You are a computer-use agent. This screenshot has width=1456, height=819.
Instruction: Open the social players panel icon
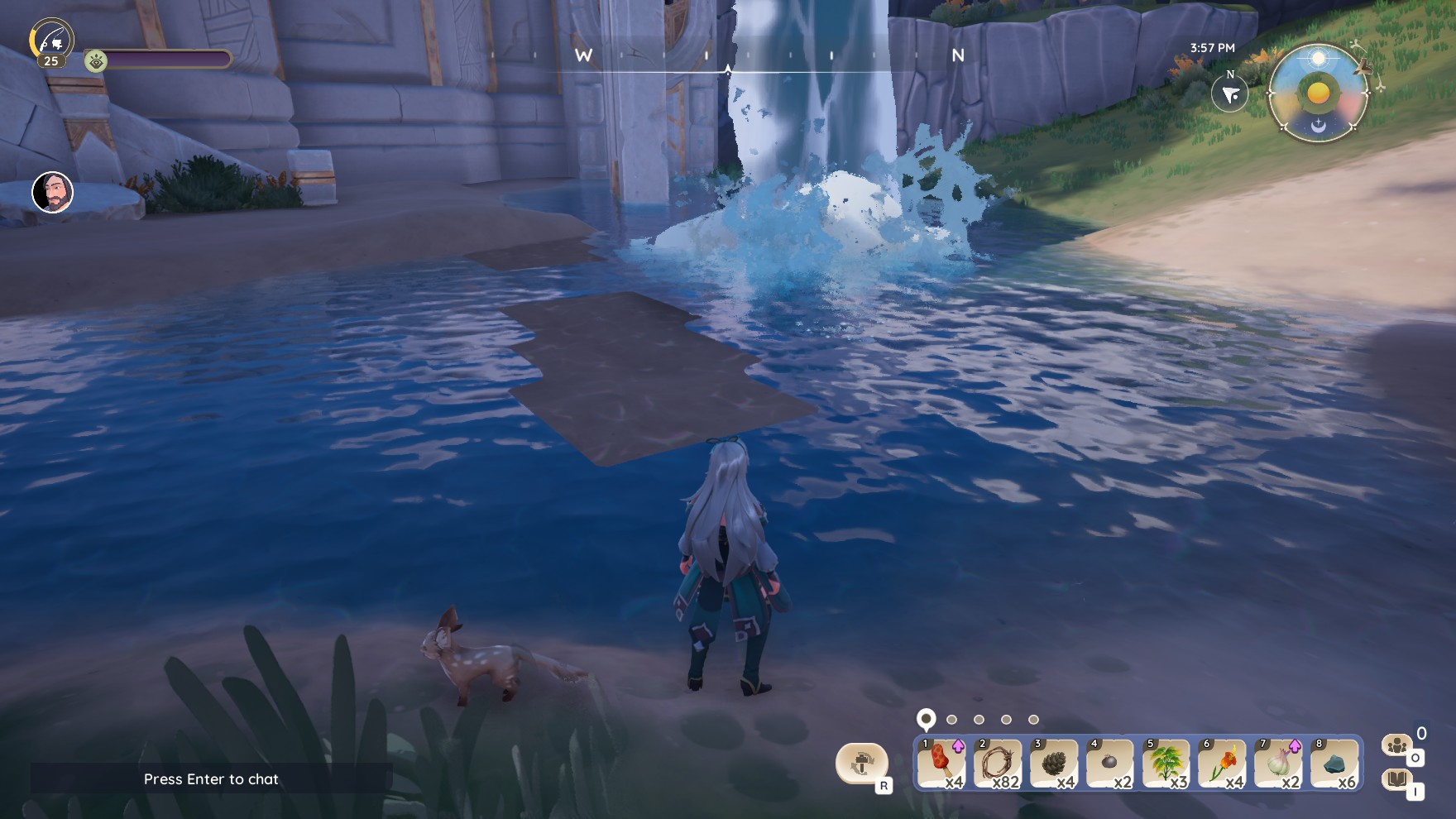coord(1397,745)
